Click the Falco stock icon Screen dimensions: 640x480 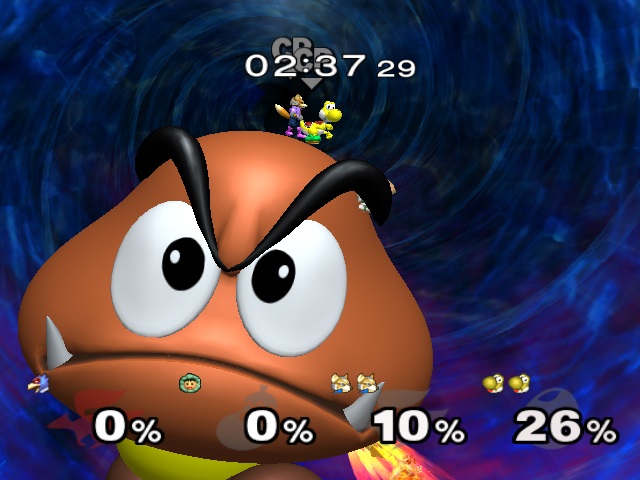[39, 383]
